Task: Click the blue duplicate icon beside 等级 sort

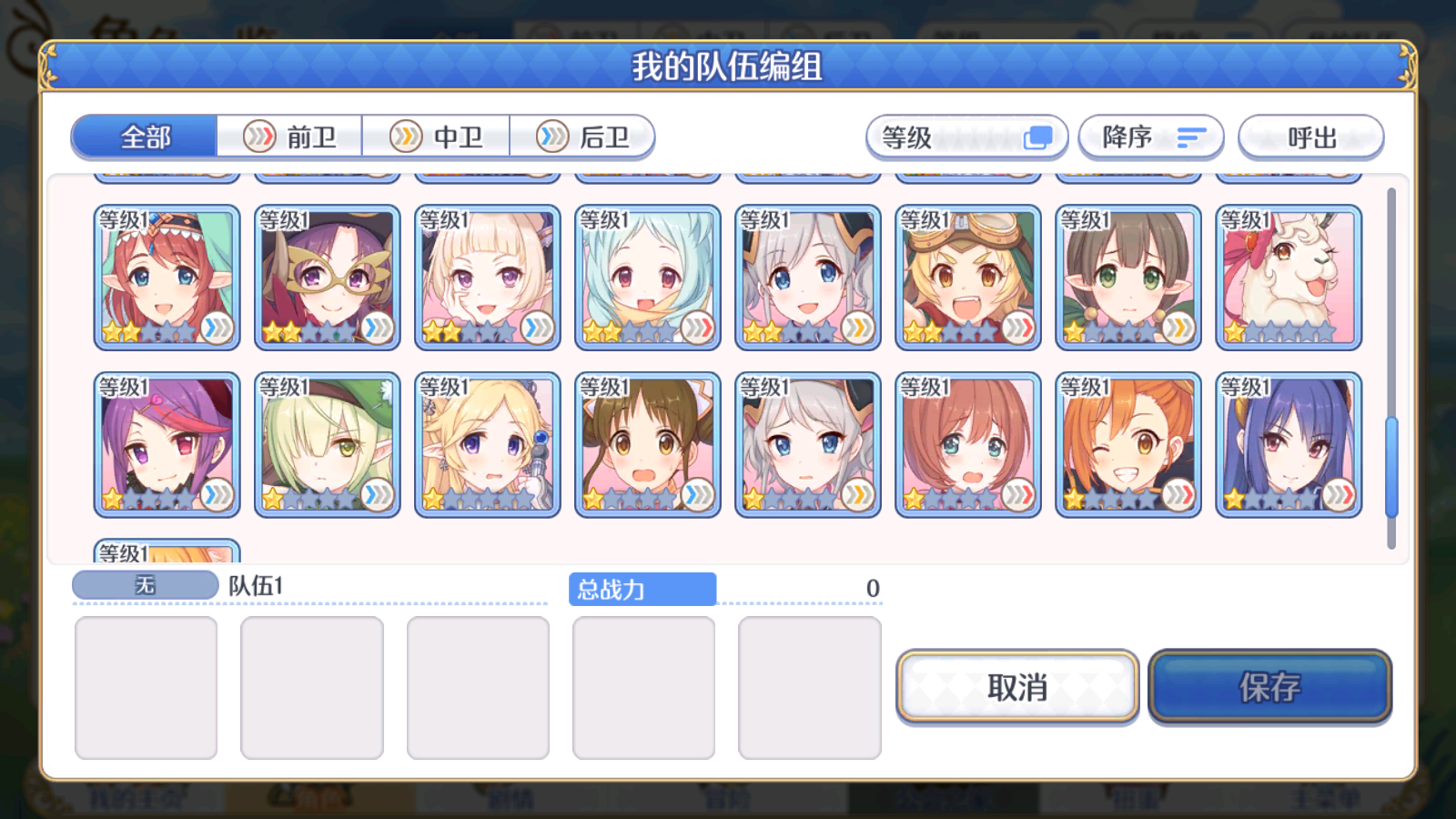Action: pyautogui.click(x=1038, y=136)
